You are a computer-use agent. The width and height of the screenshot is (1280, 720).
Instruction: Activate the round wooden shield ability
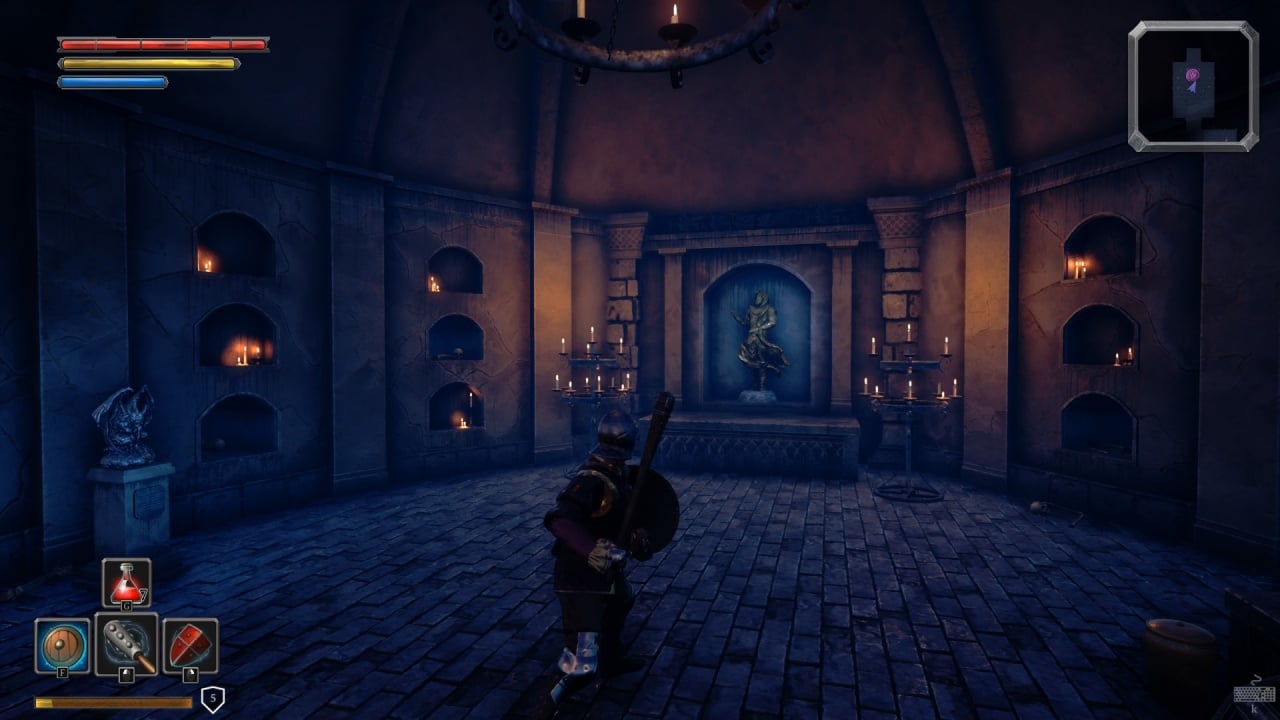(x=62, y=645)
